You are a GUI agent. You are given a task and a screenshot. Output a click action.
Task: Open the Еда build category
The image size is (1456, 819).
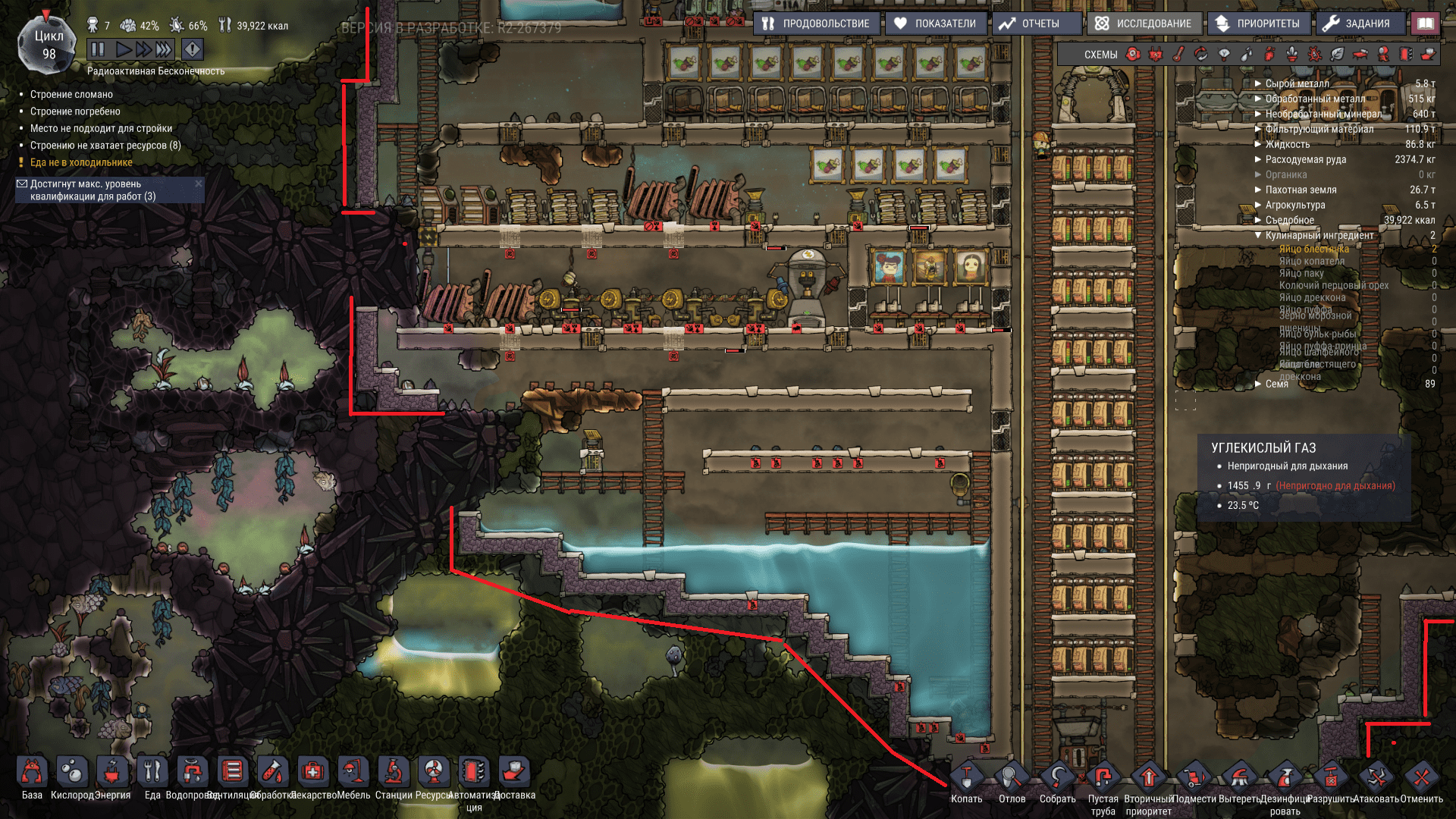(x=152, y=773)
